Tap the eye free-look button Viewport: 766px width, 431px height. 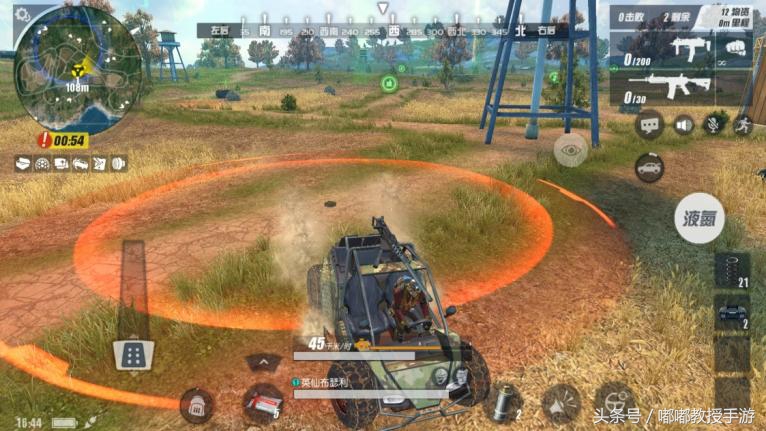tap(570, 151)
